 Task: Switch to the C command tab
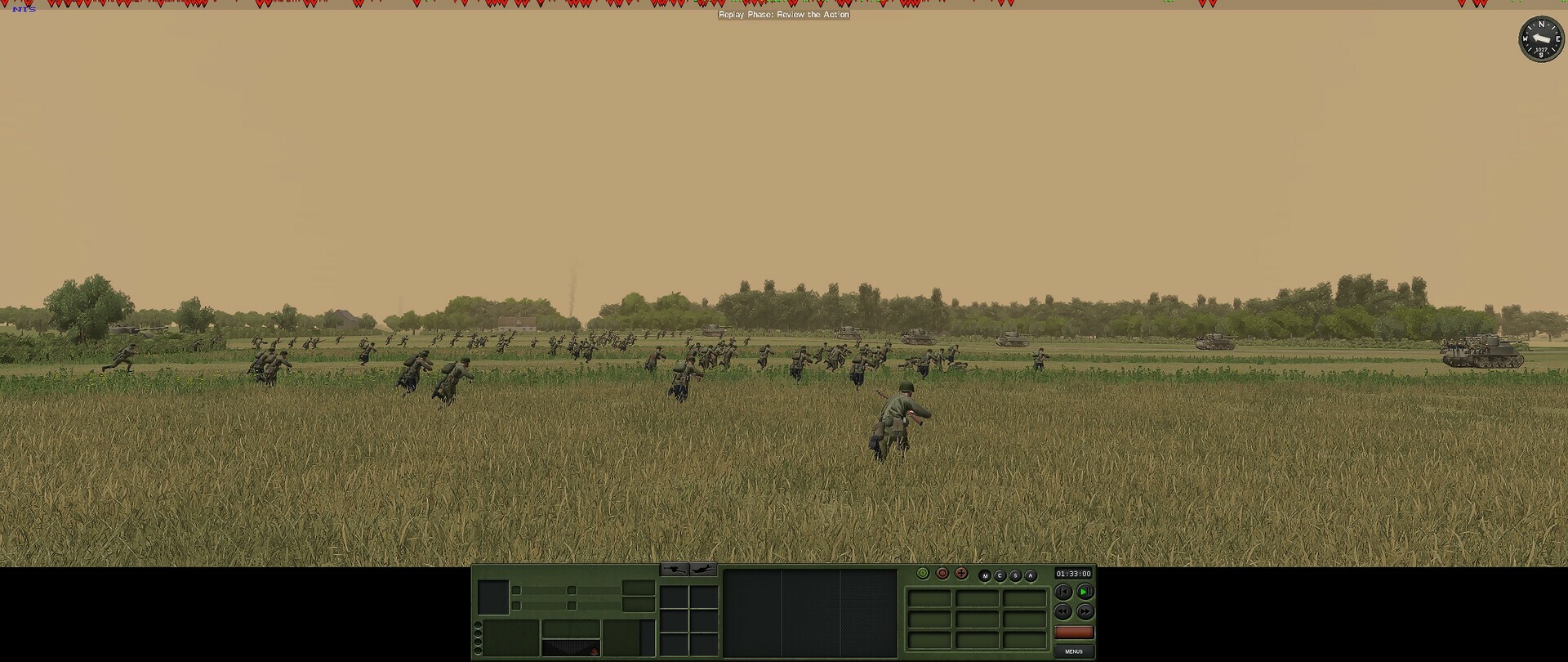coord(1000,575)
